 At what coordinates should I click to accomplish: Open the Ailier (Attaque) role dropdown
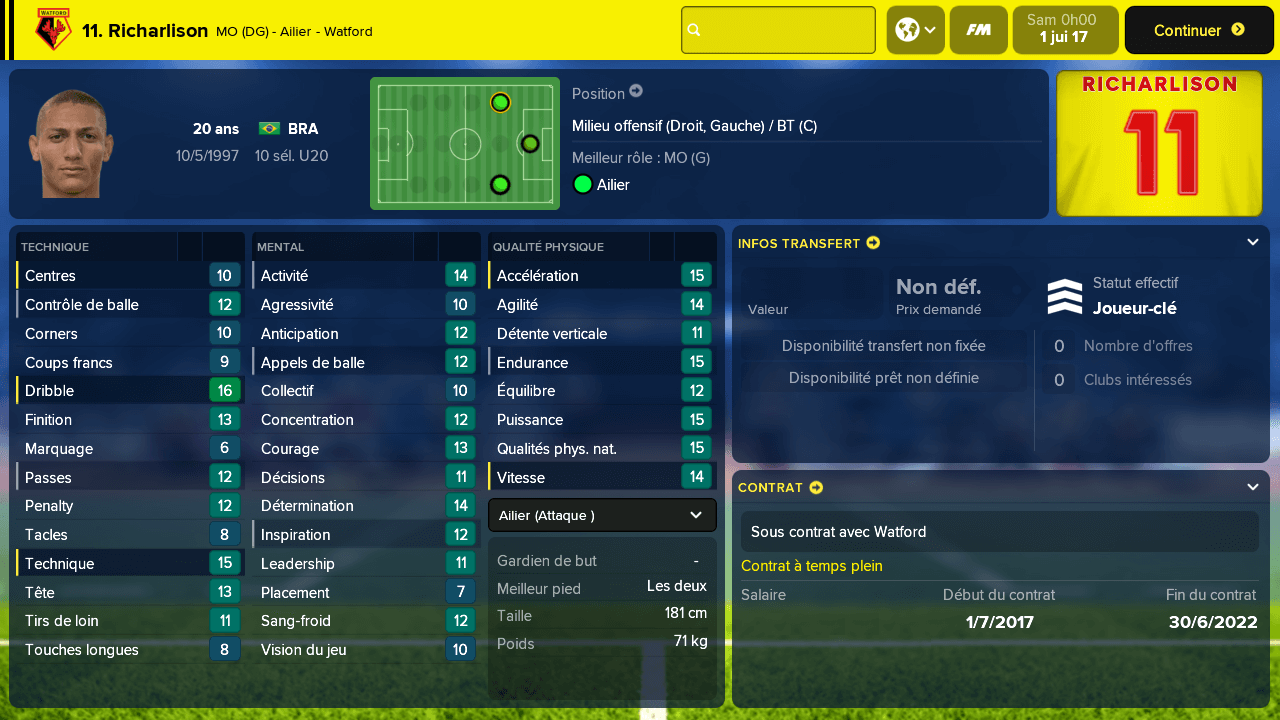(601, 516)
